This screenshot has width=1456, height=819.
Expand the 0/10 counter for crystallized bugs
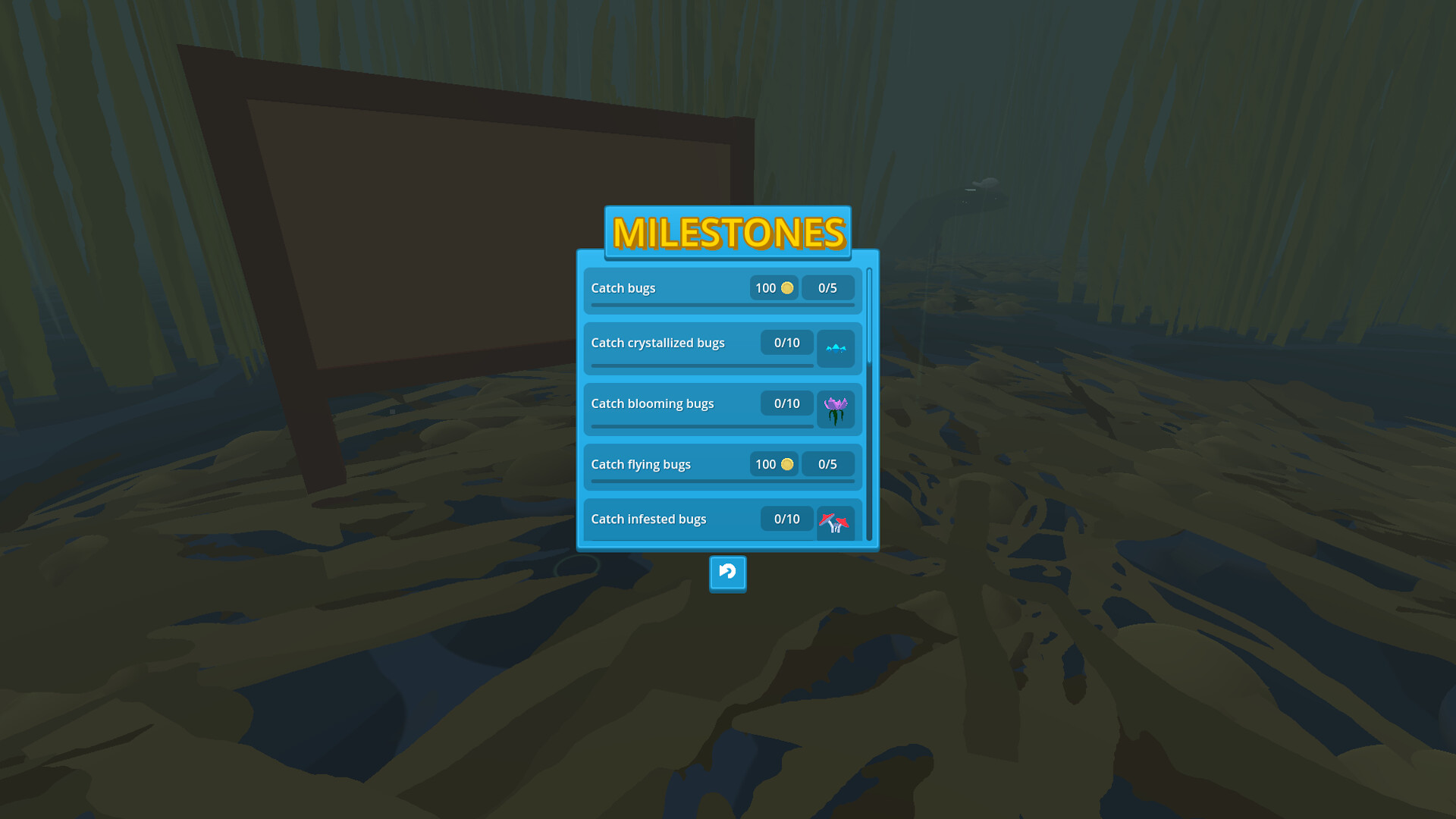(786, 343)
